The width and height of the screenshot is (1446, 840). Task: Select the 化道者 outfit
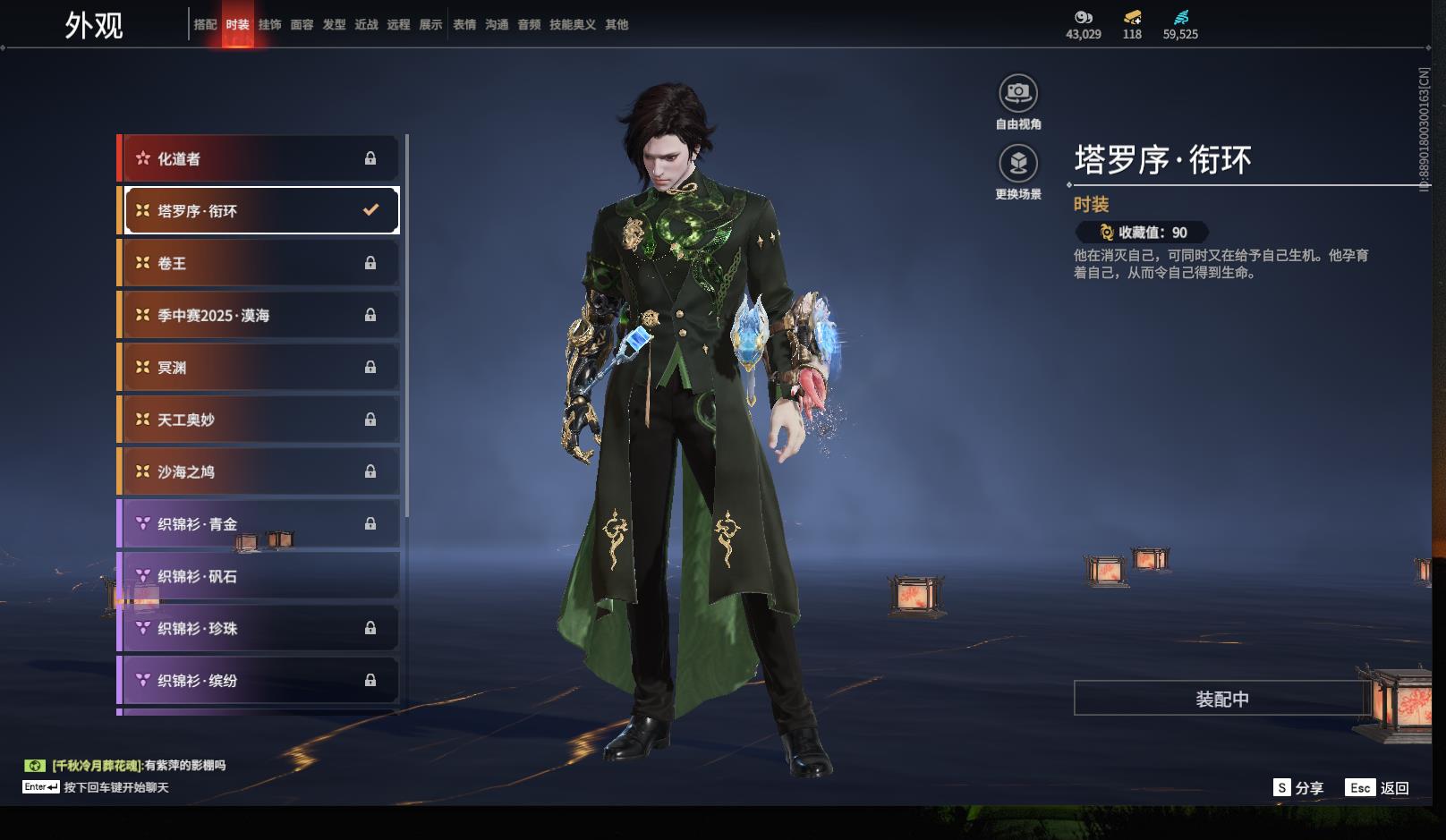pyautogui.click(x=259, y=159)
